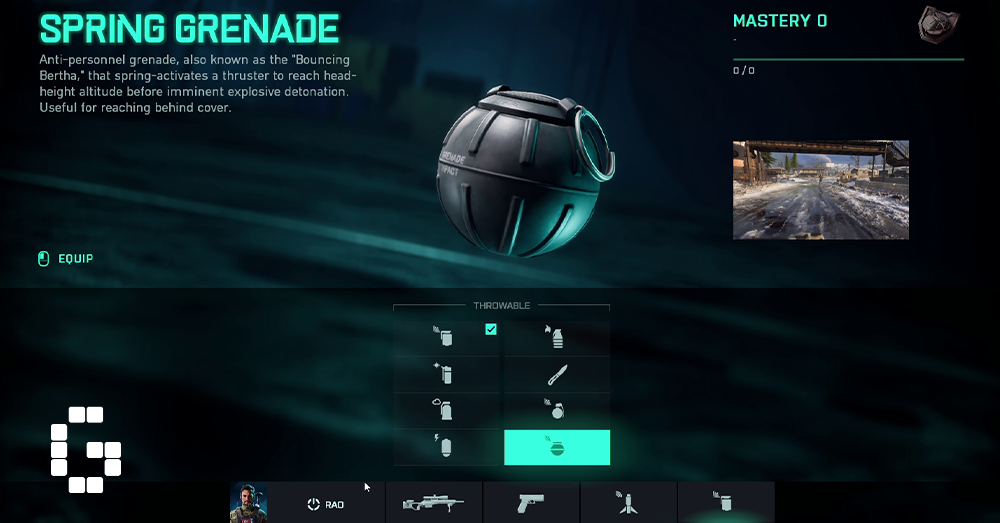Viewport: 1000px width, 523px height.
Task: Open the throwable slot in loadout bar
Action: [725, 503]
